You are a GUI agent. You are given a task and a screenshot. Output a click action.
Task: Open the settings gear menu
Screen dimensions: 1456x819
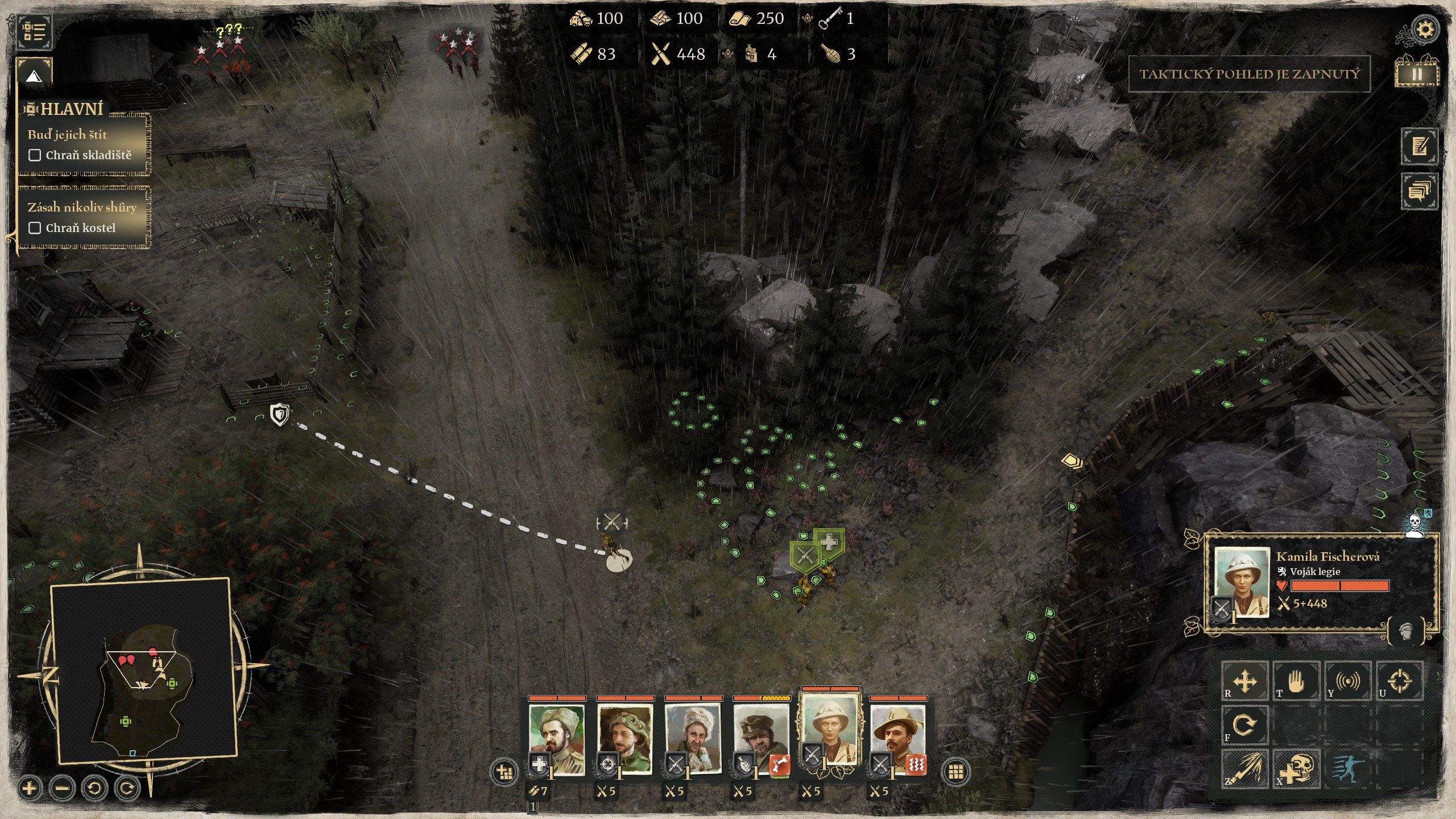pyautogui.click(x=1425, y=30)
